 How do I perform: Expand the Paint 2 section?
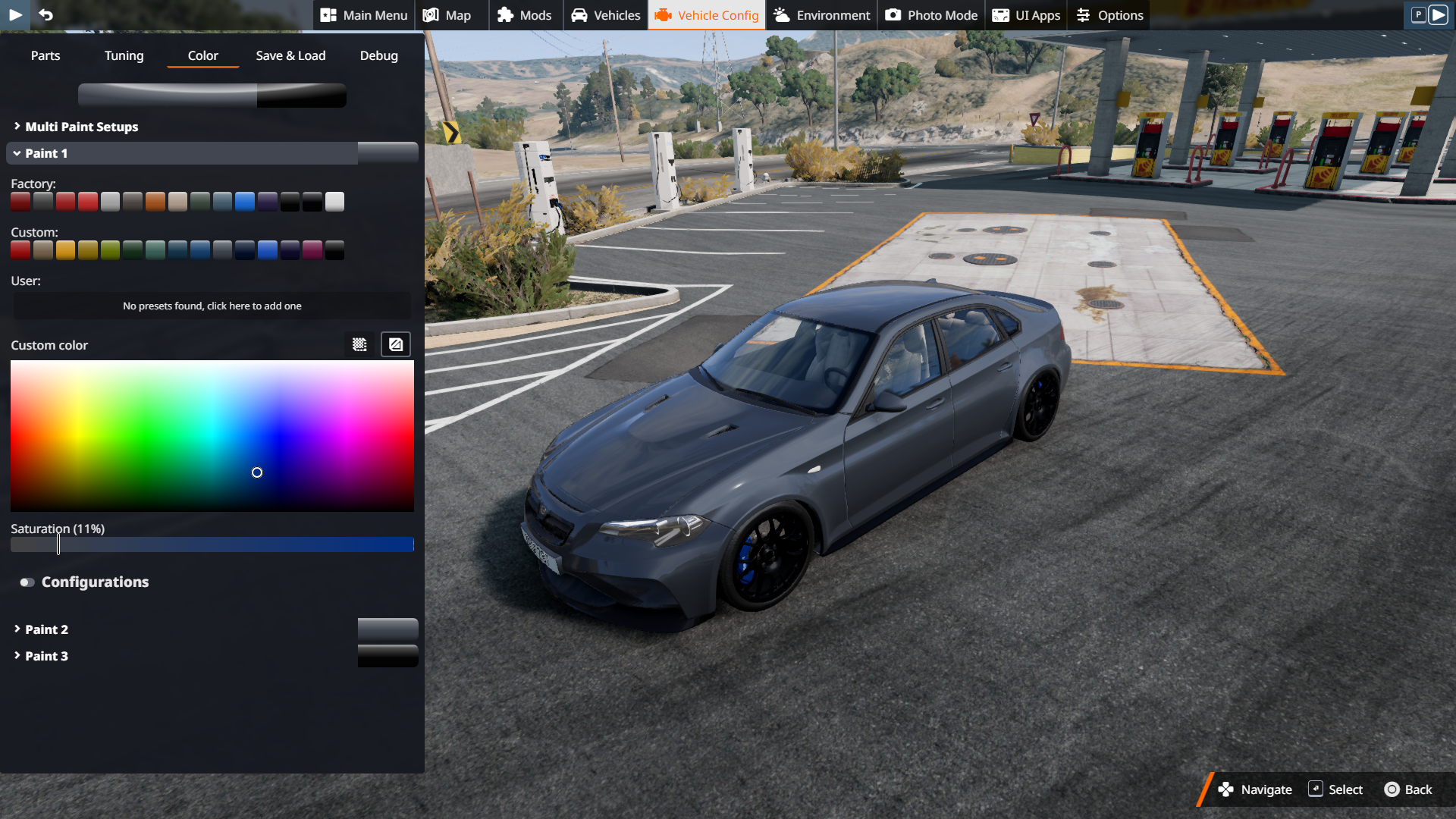[46, 629]
